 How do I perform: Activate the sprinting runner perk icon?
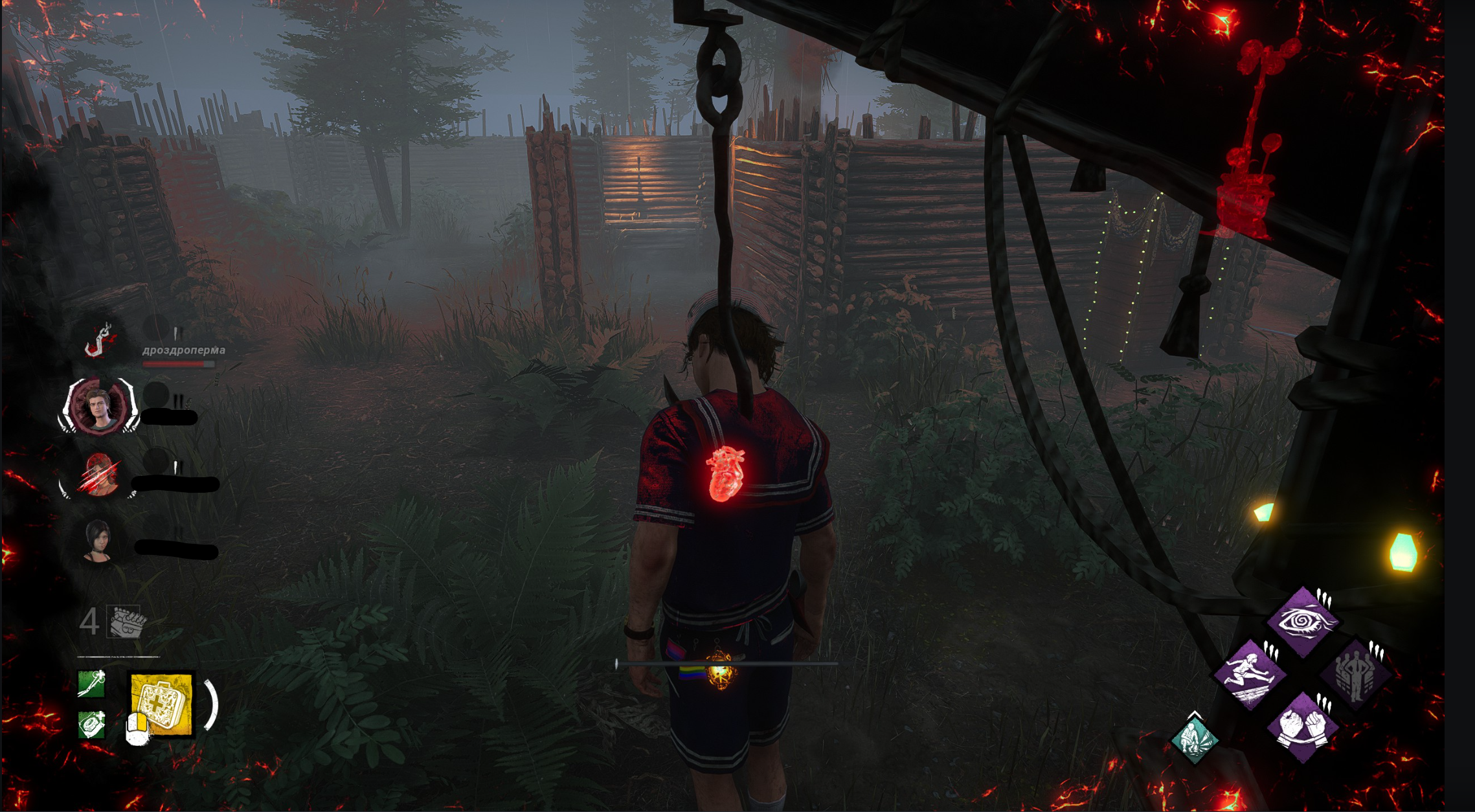click(x=1249, y=675)
